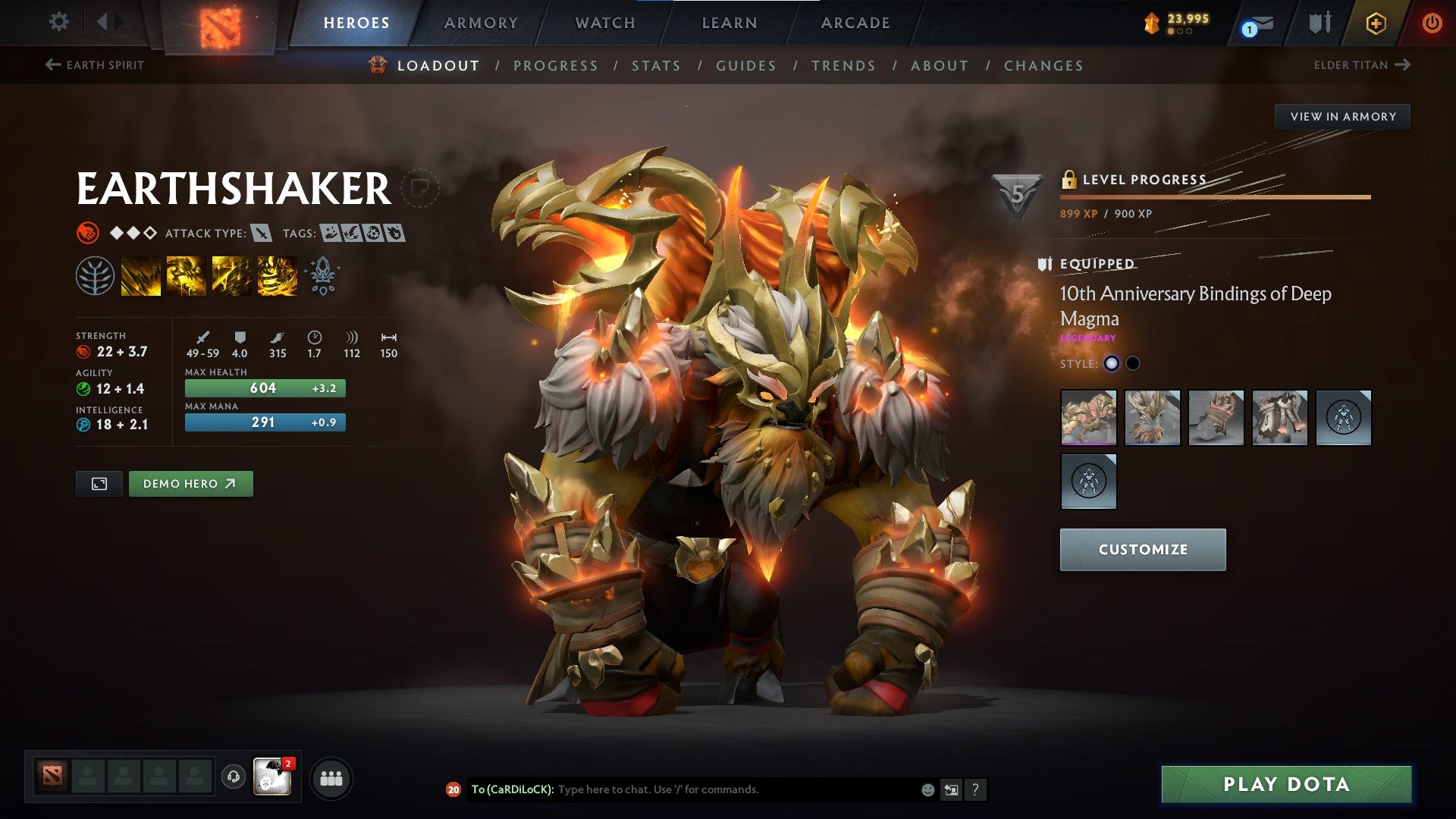Select Earthshaker's Aghanim's Scepter upgrade icon
The width and height of the screenshot is (1456, 819).
tap(322, 275)
